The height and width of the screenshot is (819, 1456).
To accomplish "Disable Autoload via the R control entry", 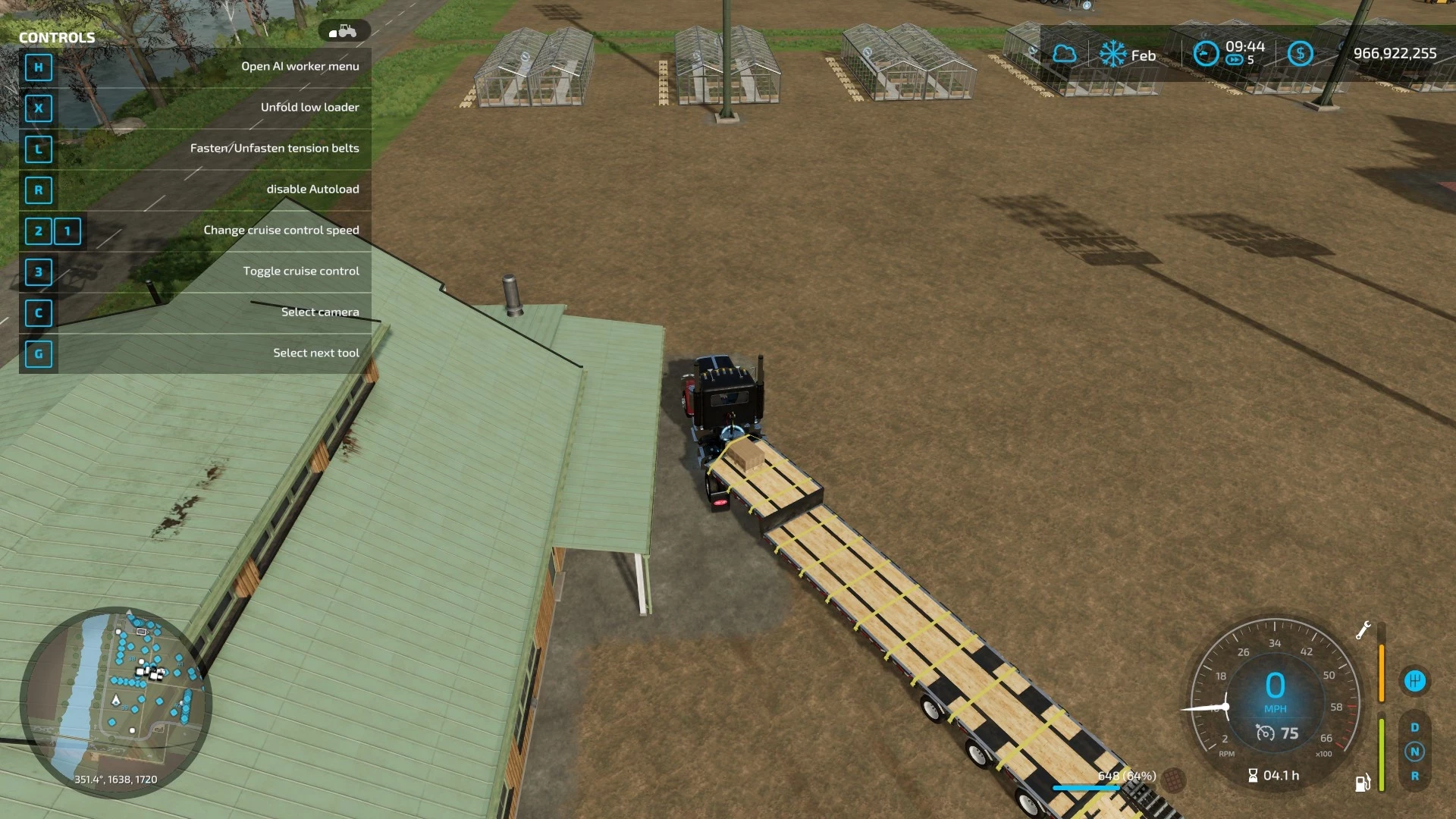I will (312, 189).
